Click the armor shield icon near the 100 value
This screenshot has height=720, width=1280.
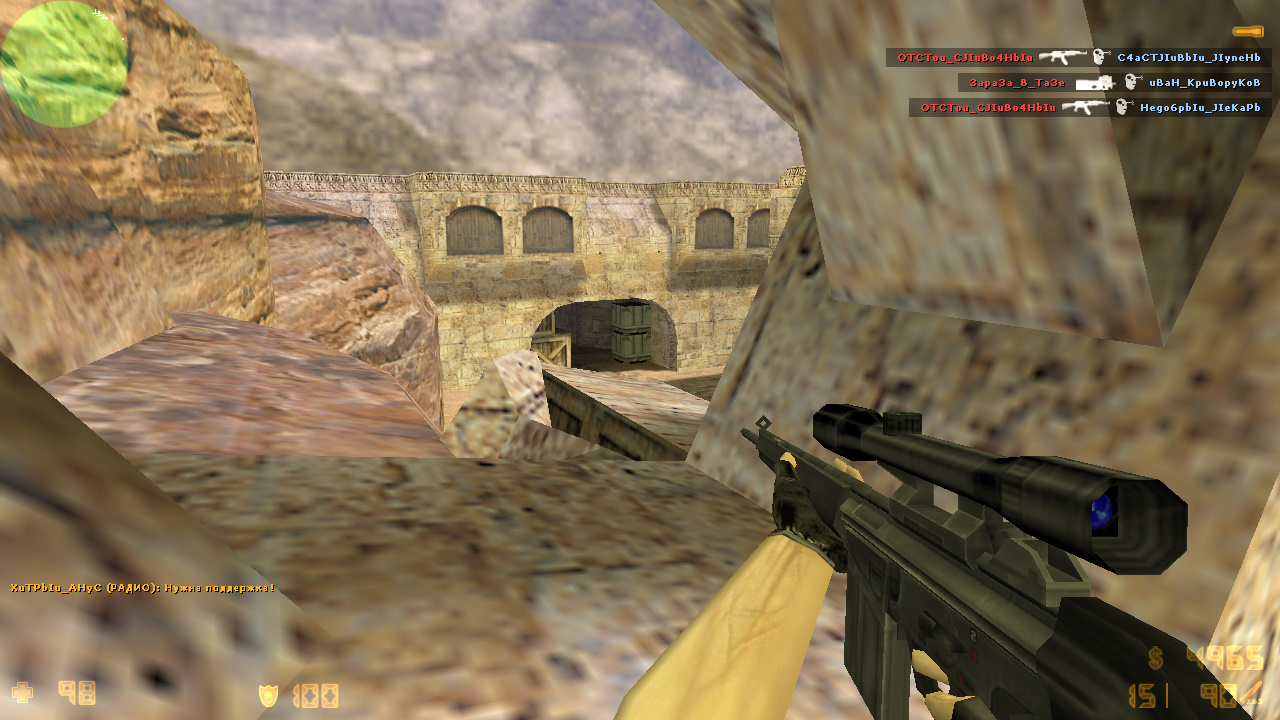pos(267,694)
